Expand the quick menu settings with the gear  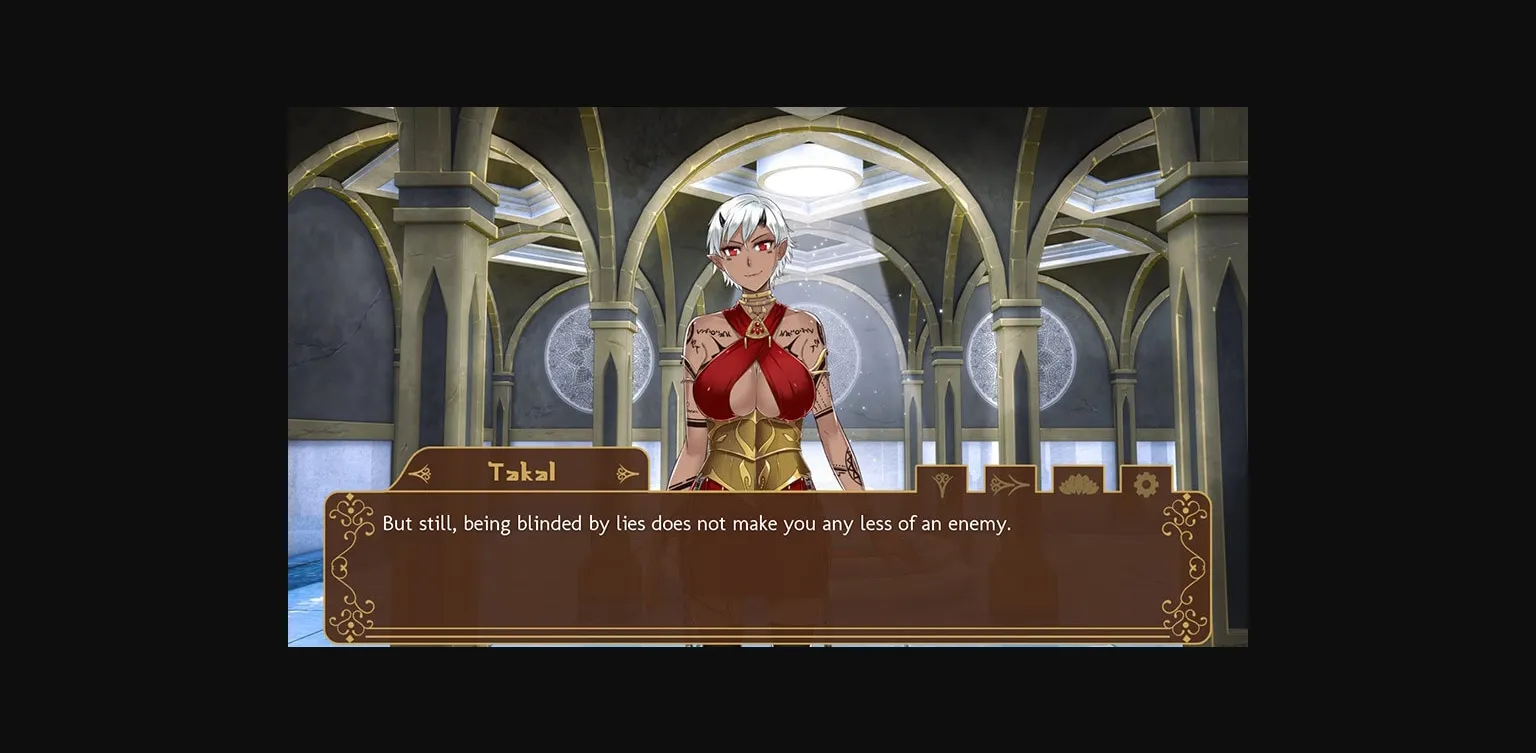tap(1145, 483)
